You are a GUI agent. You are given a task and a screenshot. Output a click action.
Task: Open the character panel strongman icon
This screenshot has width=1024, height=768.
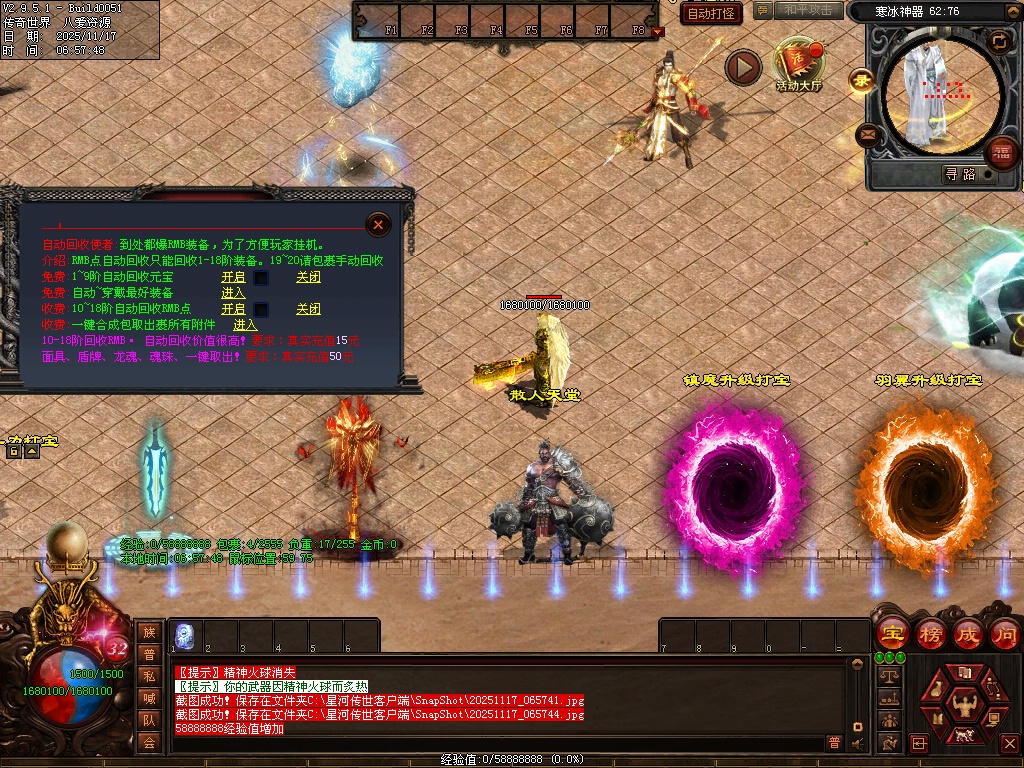coord(964,703)
